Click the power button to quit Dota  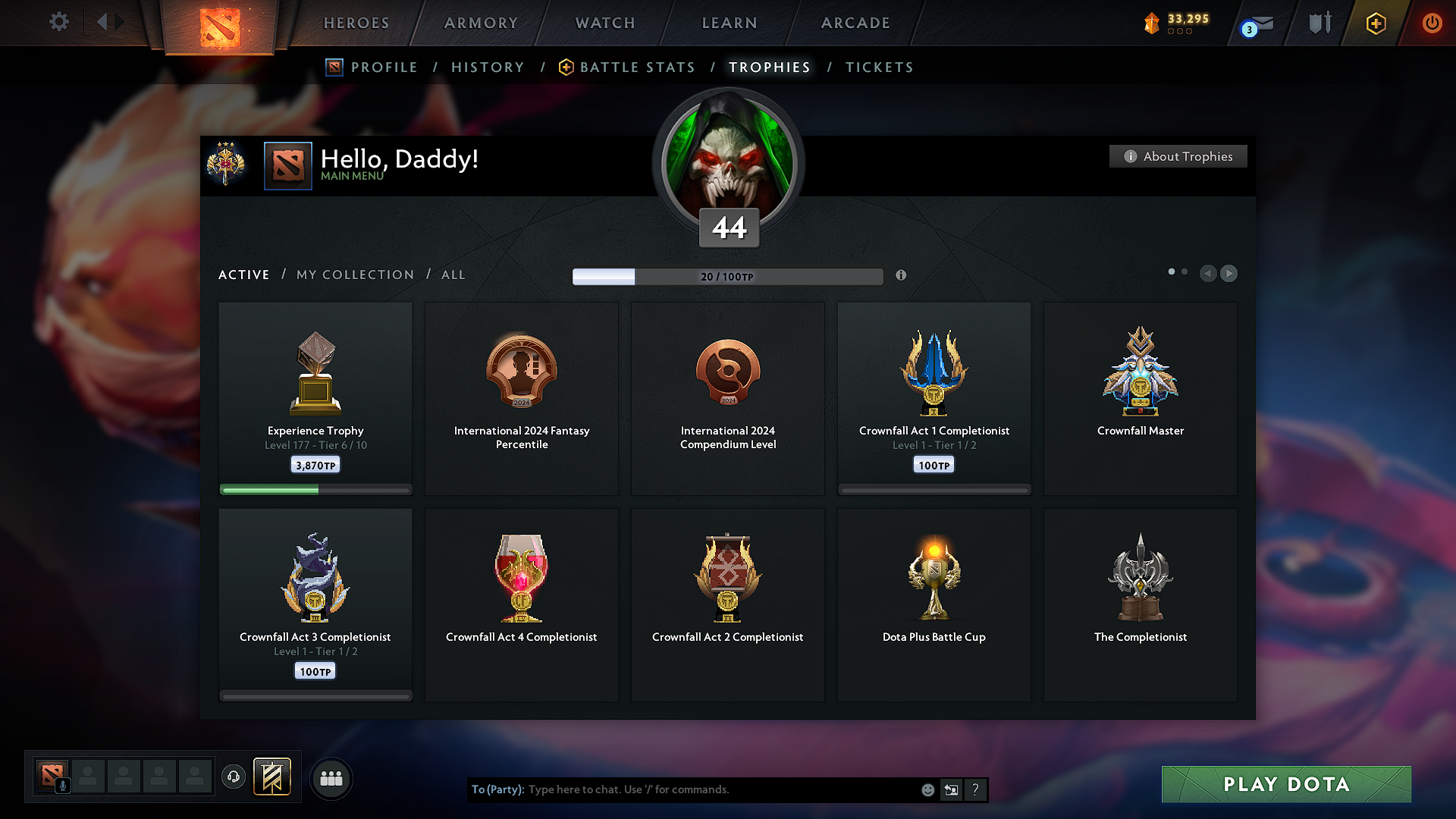(x=1433, y=23)
